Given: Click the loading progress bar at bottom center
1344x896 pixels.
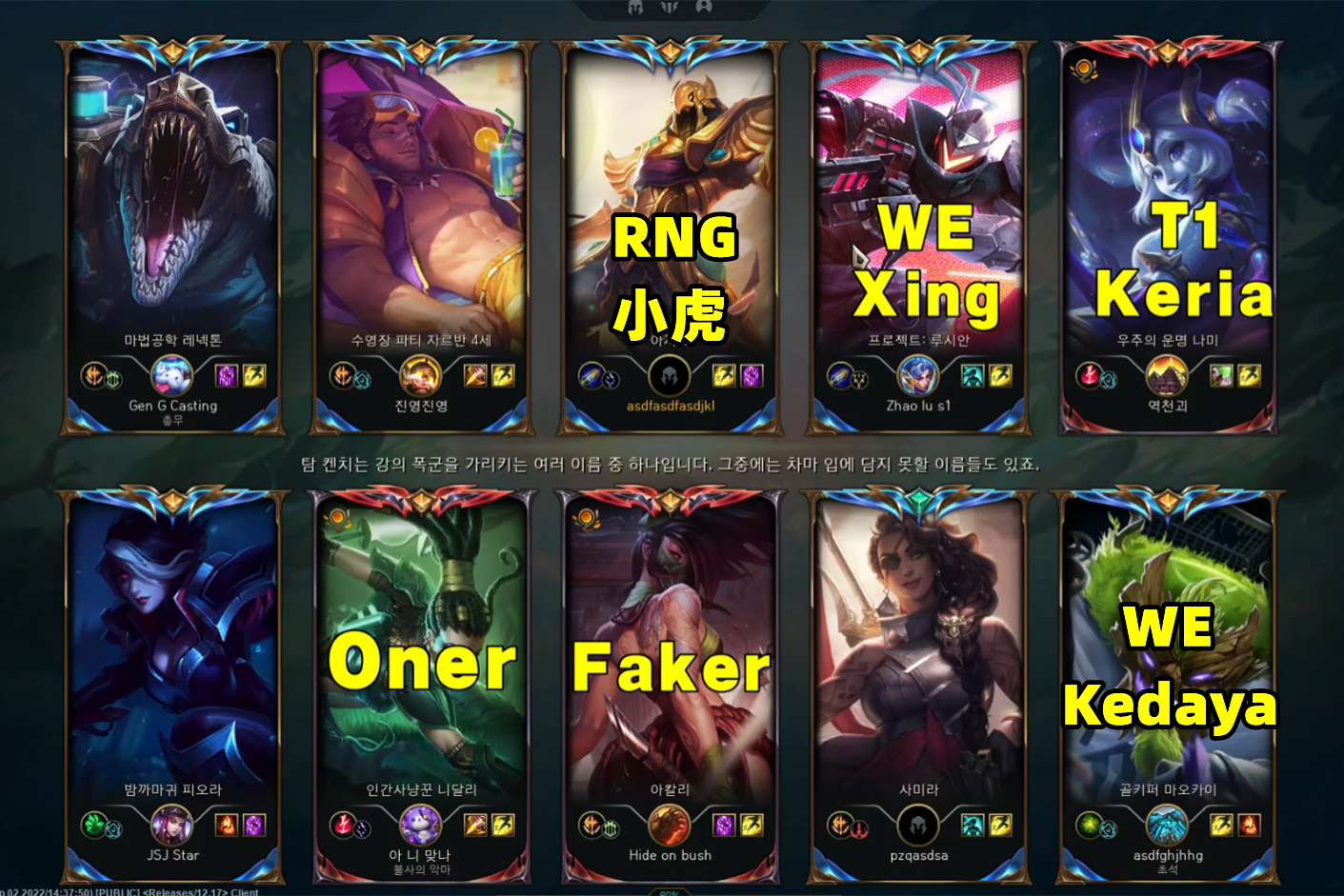Looking at the screenshot, I should pos(671,892).
